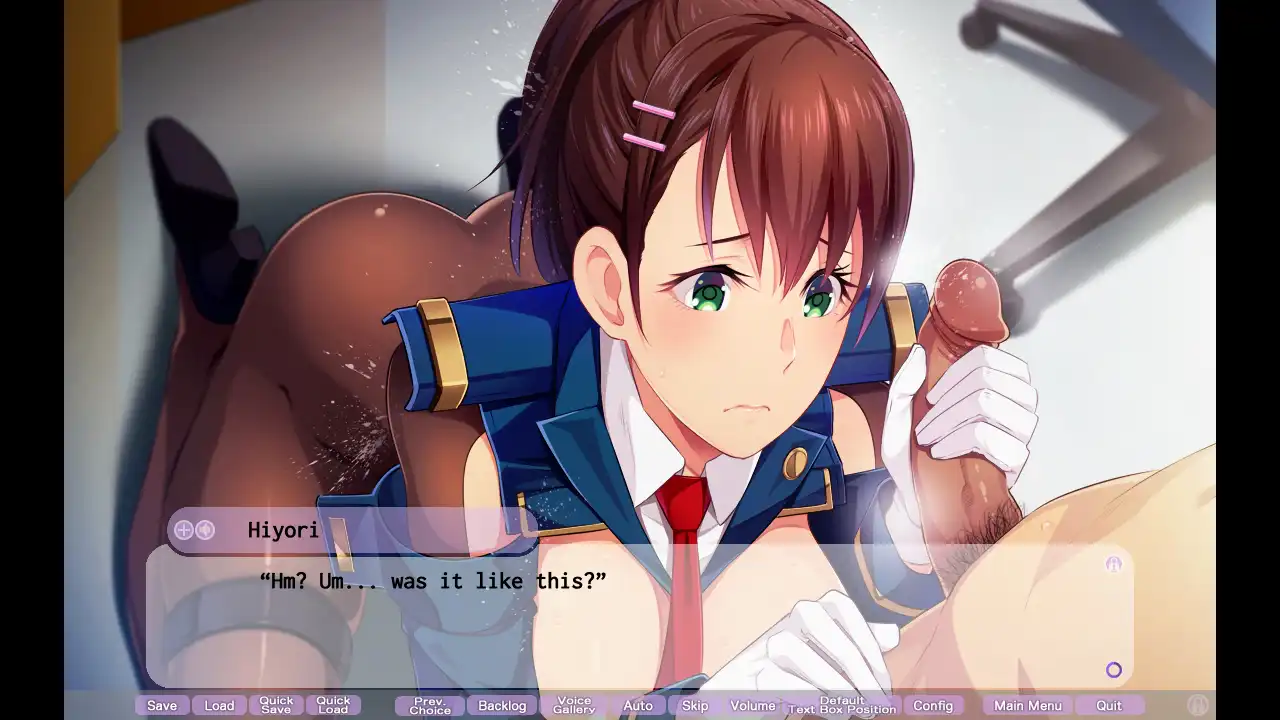
Task: Open the Voice Gallery
Action: click(574, 706)
